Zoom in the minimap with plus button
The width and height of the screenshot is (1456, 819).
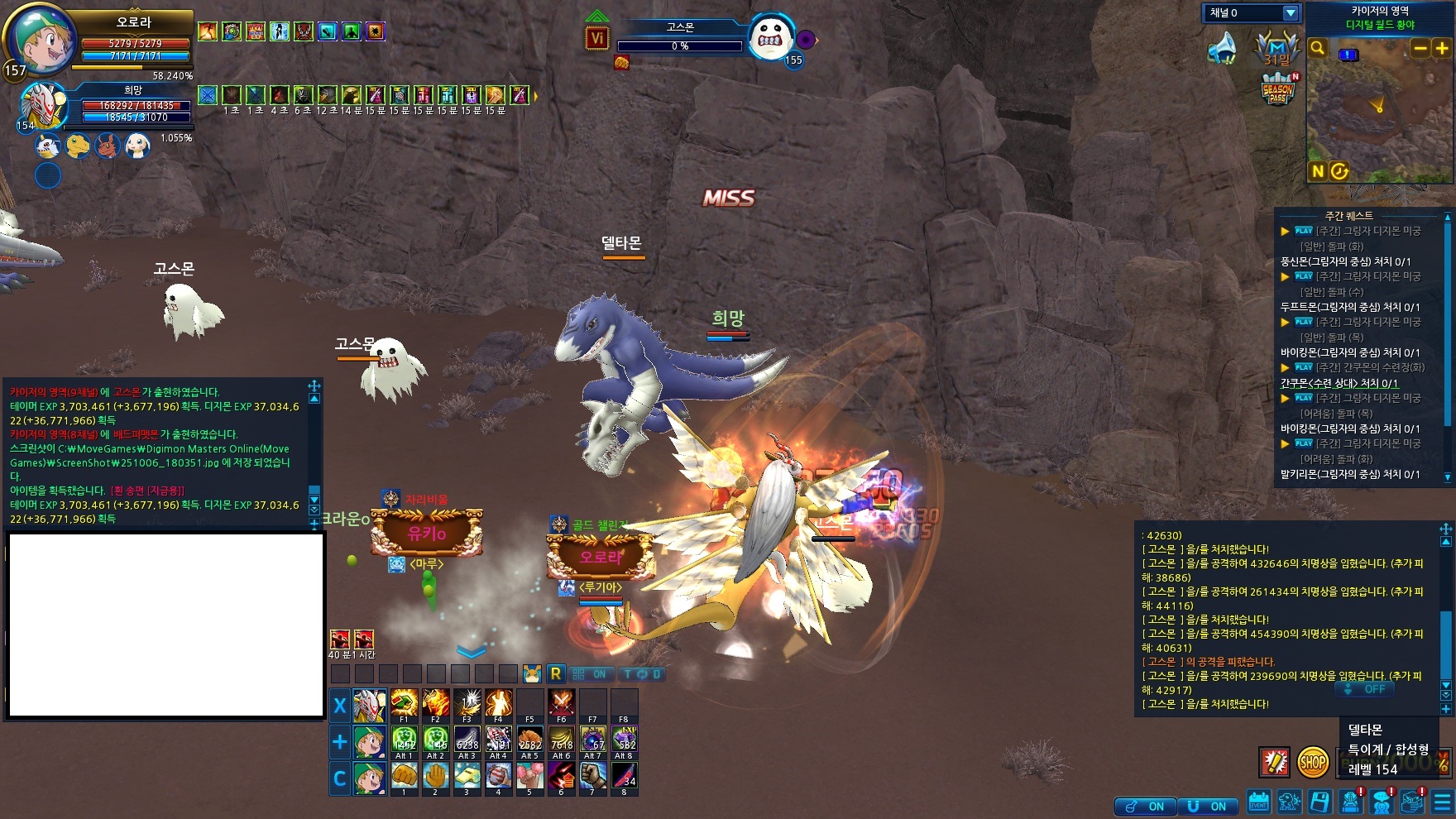point(1442,49)
